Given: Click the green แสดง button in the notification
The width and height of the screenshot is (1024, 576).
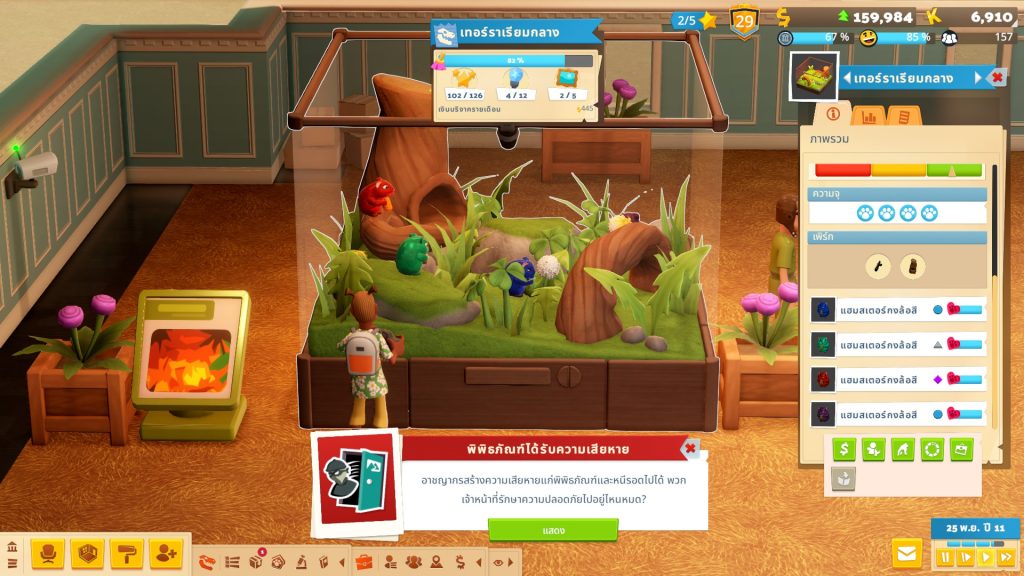Looking at the screenshot, I should [x=553, y=530].
